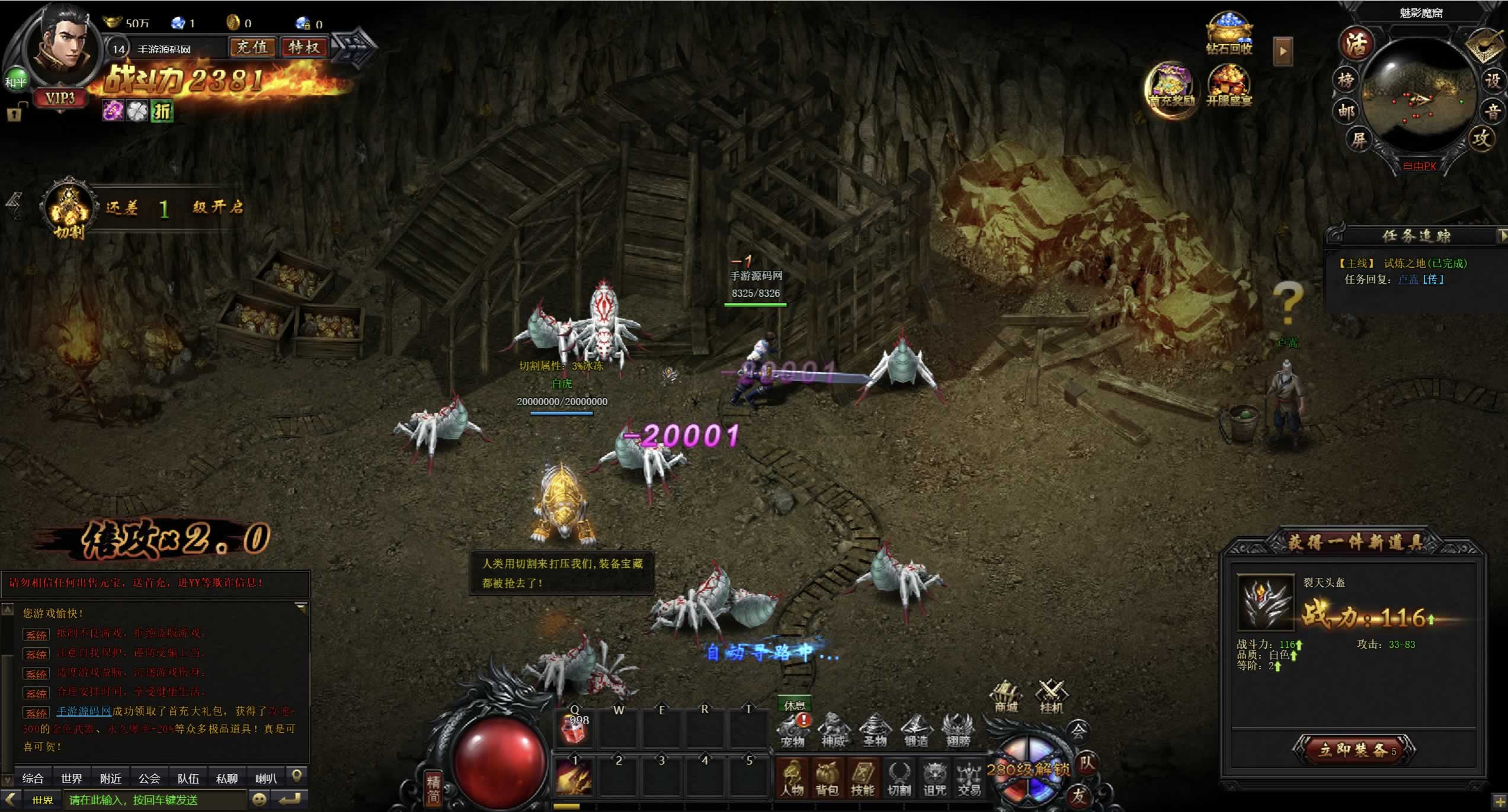Screen dimensions: 1508x812
Task: Open the 锻造 forging menu
Action: [x=916, y=731]
